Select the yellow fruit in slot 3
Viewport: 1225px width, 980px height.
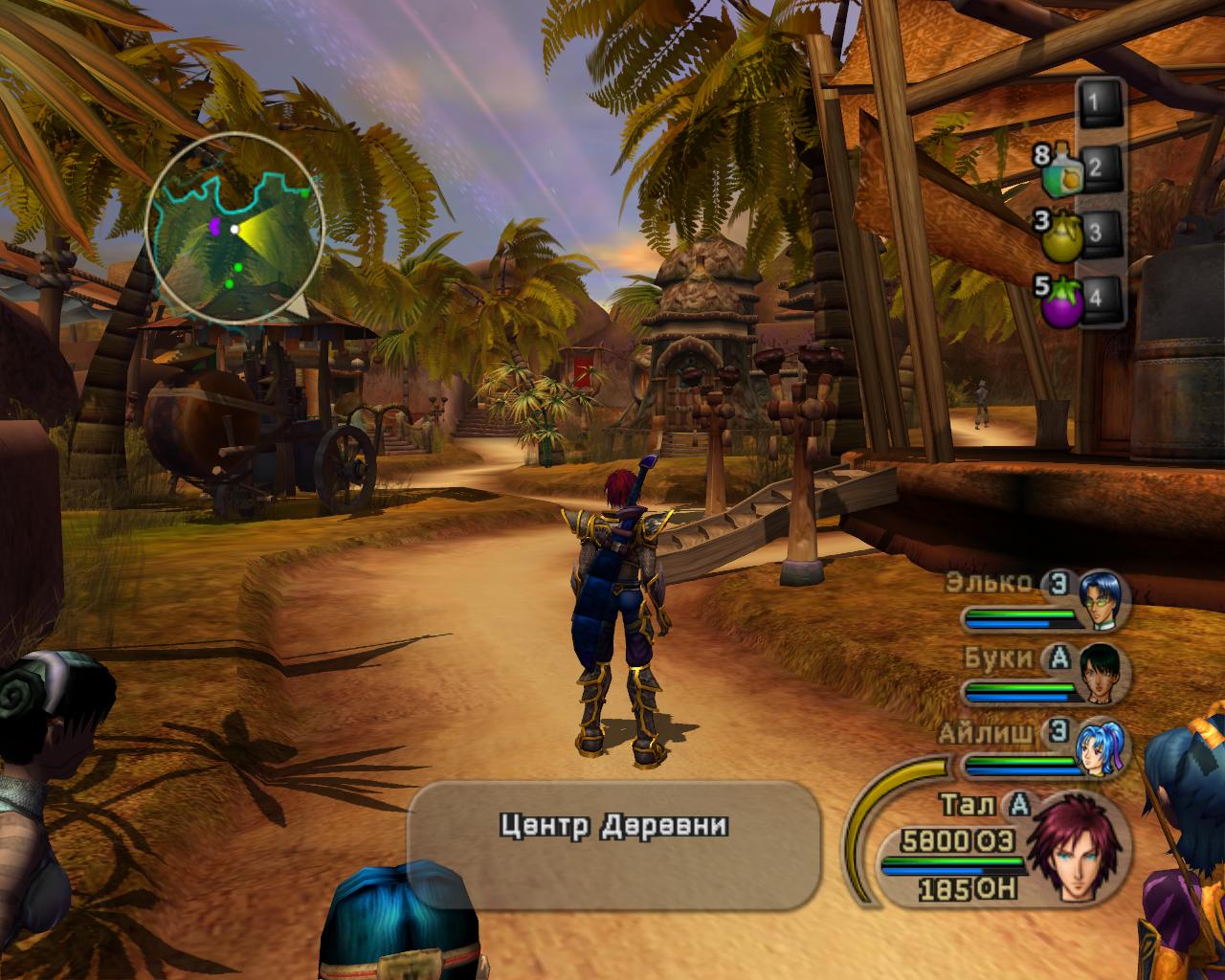pos(1061,235)
